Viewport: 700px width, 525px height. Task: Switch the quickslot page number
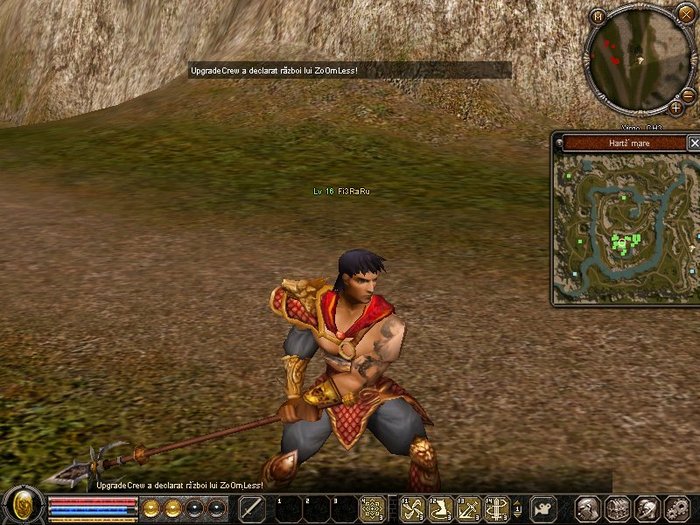click(x=517, y=508)
